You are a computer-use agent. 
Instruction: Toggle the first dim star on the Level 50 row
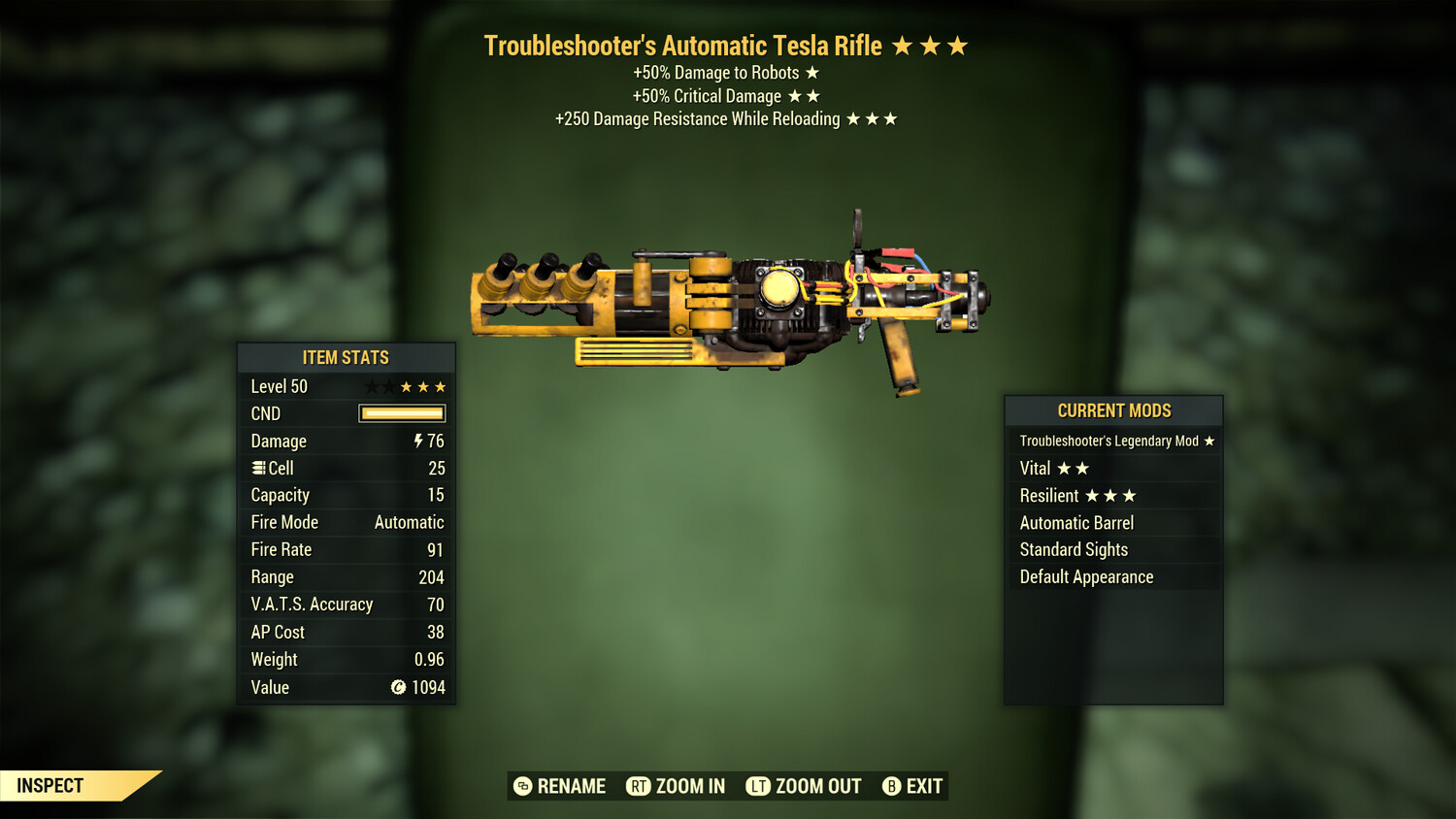[371, 385]
